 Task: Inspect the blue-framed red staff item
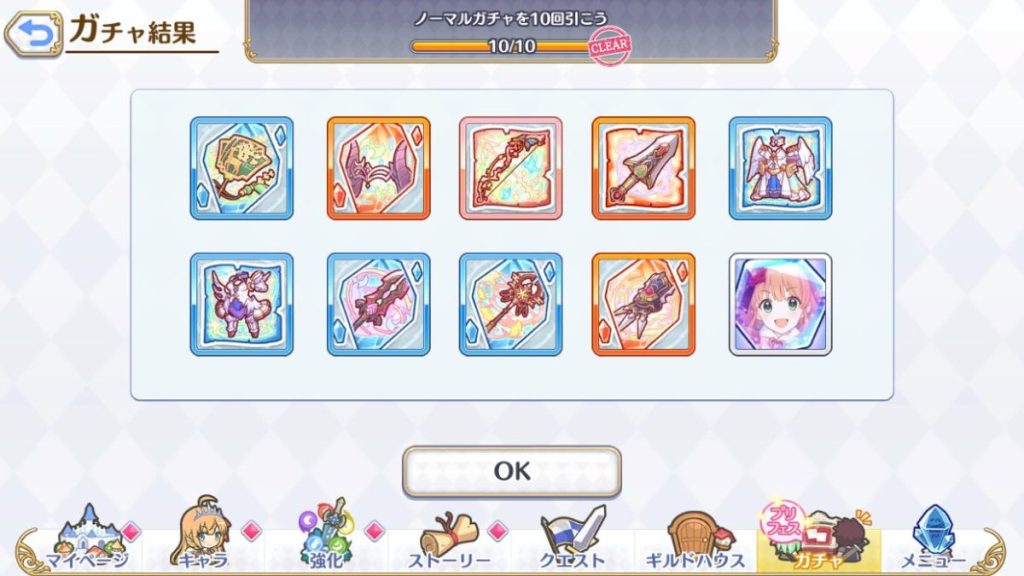(511, 304)
